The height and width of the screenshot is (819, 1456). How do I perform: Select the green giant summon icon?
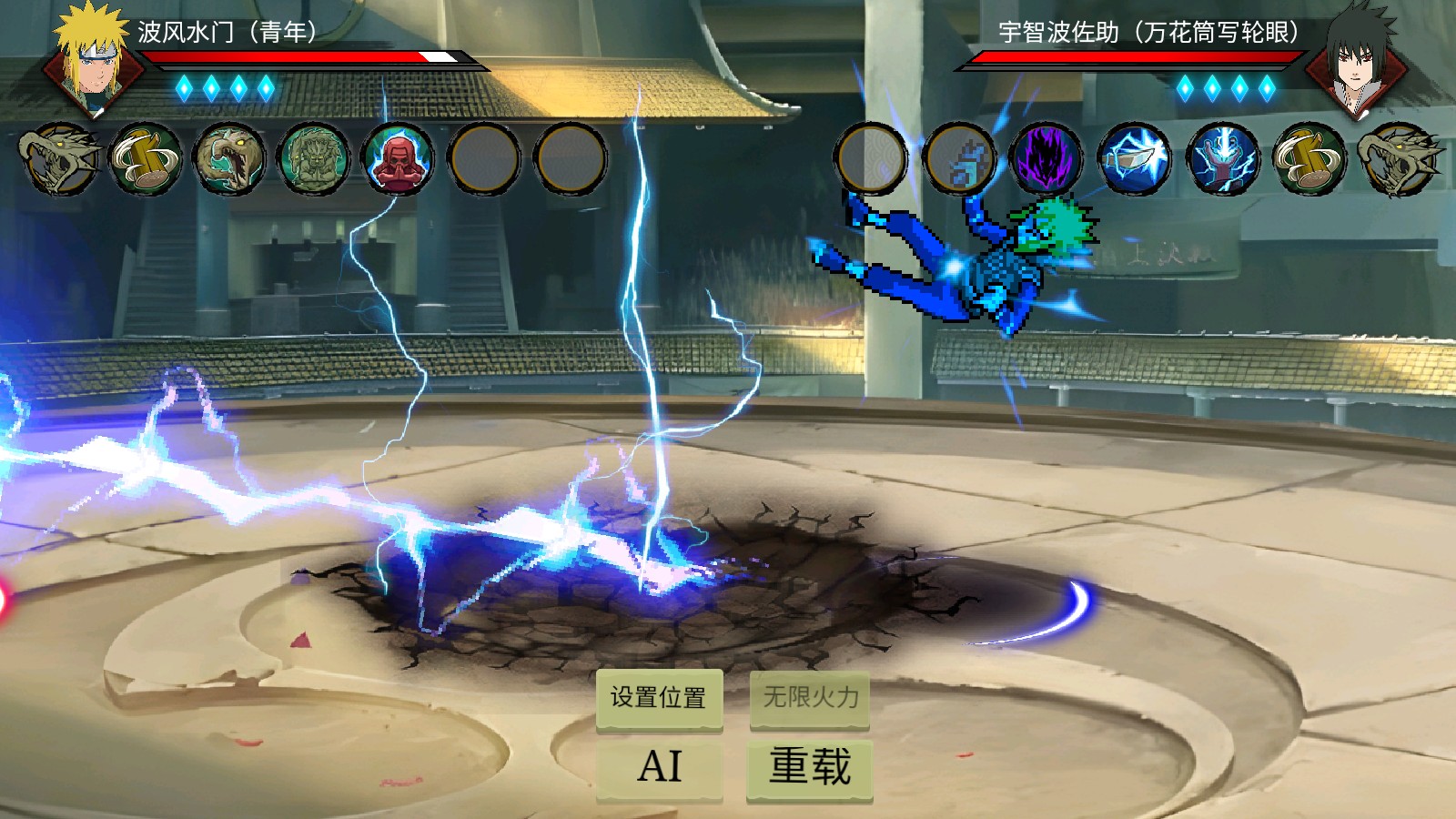point(311,159)
